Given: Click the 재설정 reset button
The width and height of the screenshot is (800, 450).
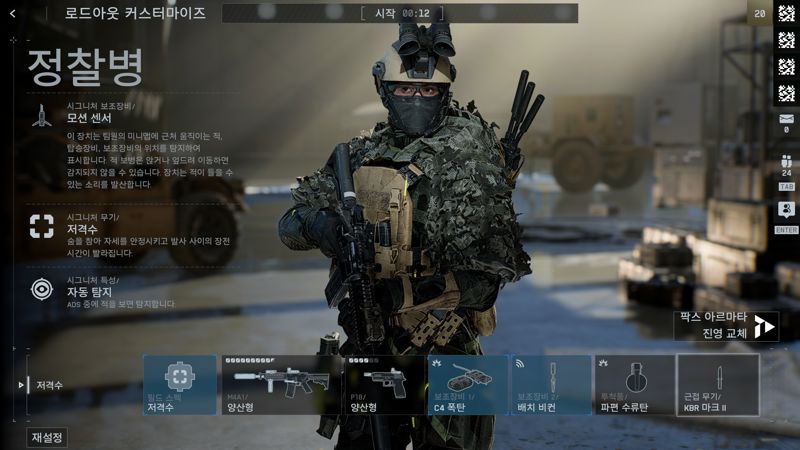Looking at the screenshot, I should click(x=47, y=437).
